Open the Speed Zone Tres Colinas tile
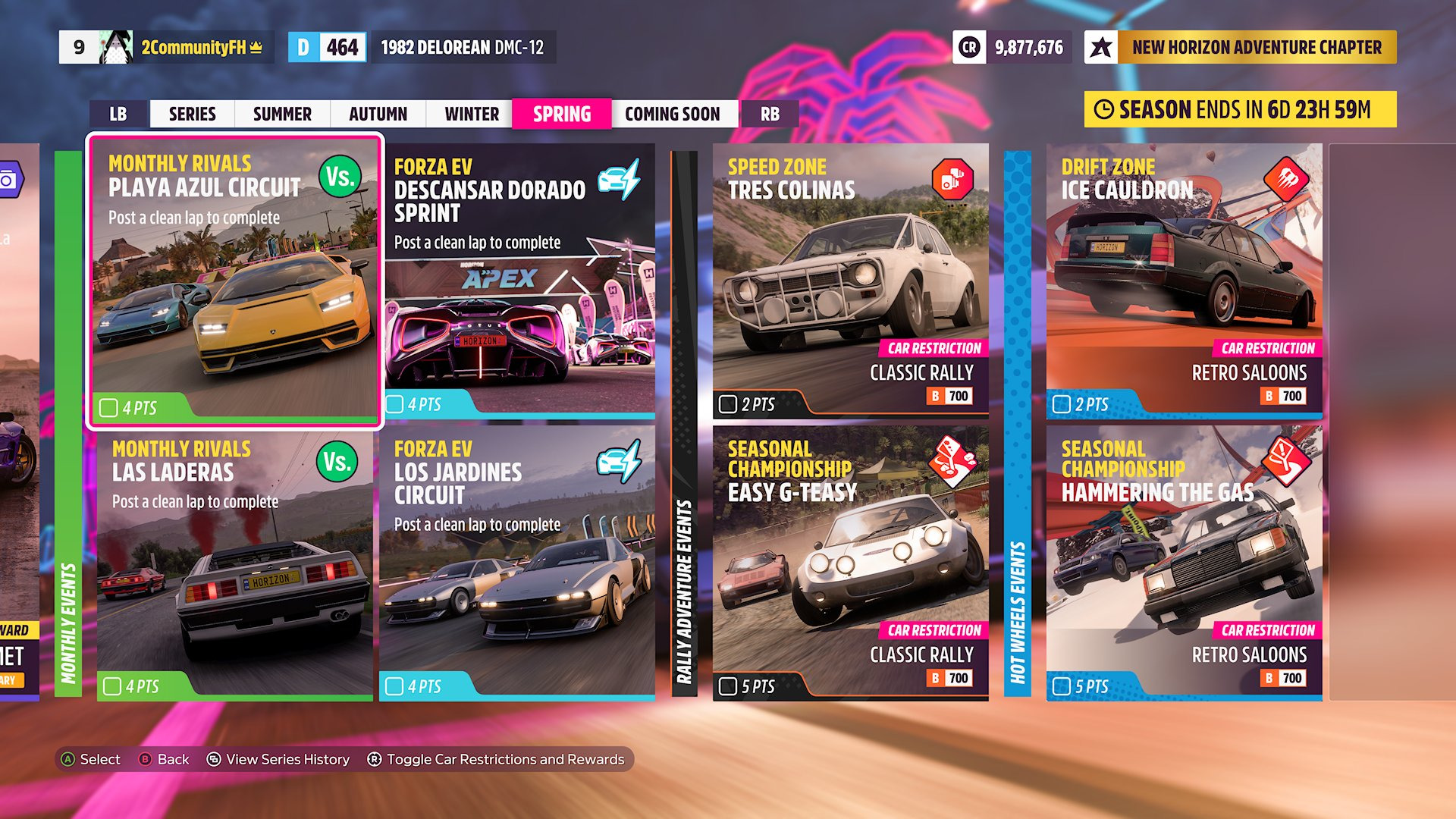 tap(850, 281)
